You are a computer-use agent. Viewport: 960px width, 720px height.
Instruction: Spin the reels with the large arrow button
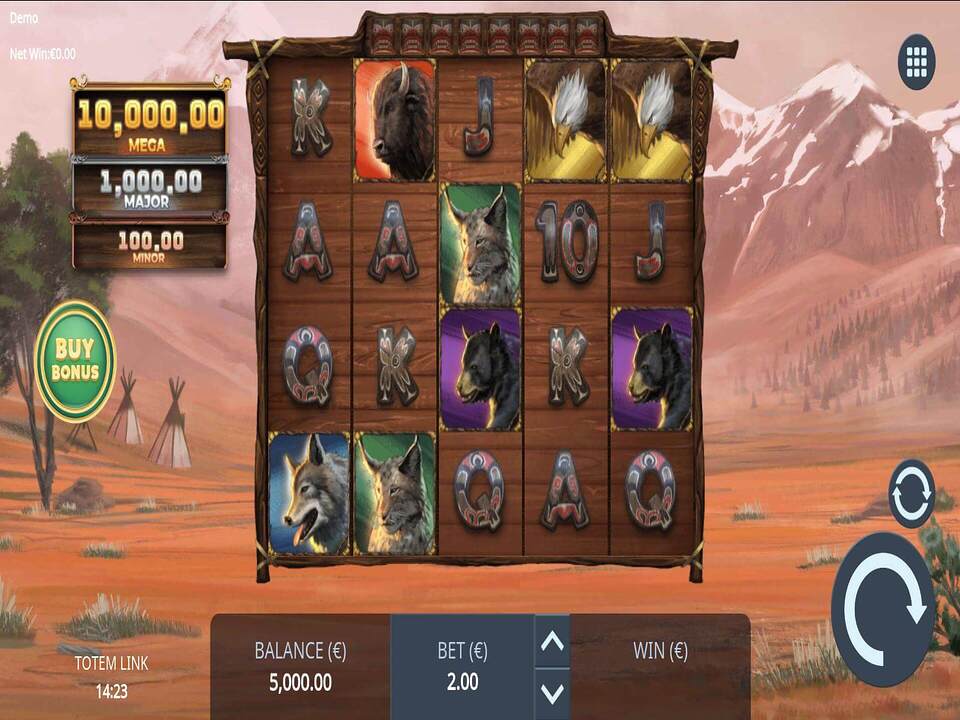883,609
